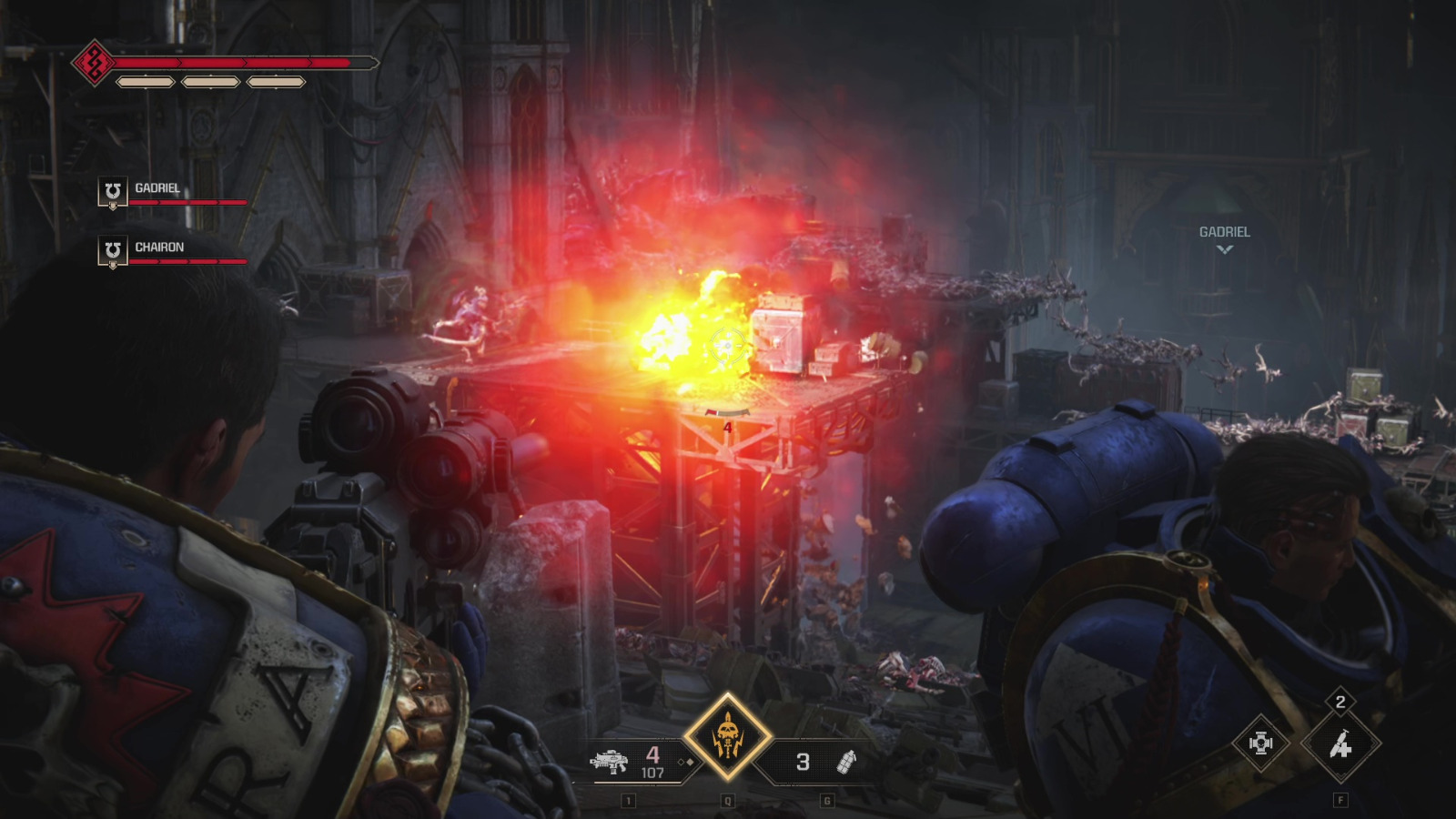
Task: Select the bolter weapon icon
Action: (611, 763)
